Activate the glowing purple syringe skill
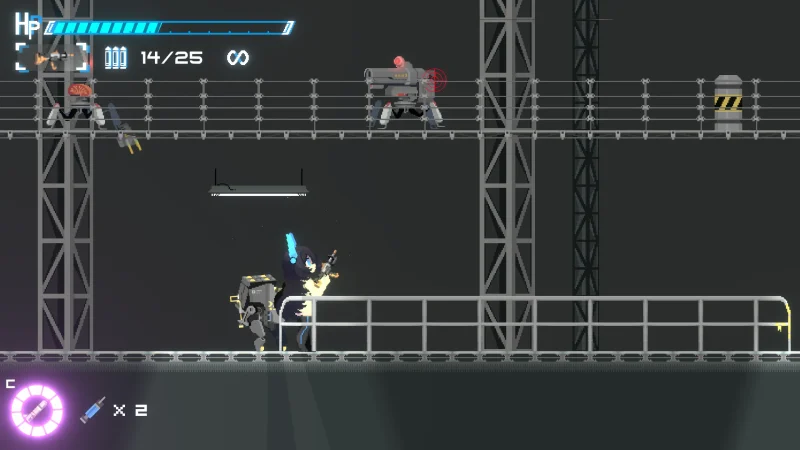Screen dimensions: 800x450 pos(37,410)
